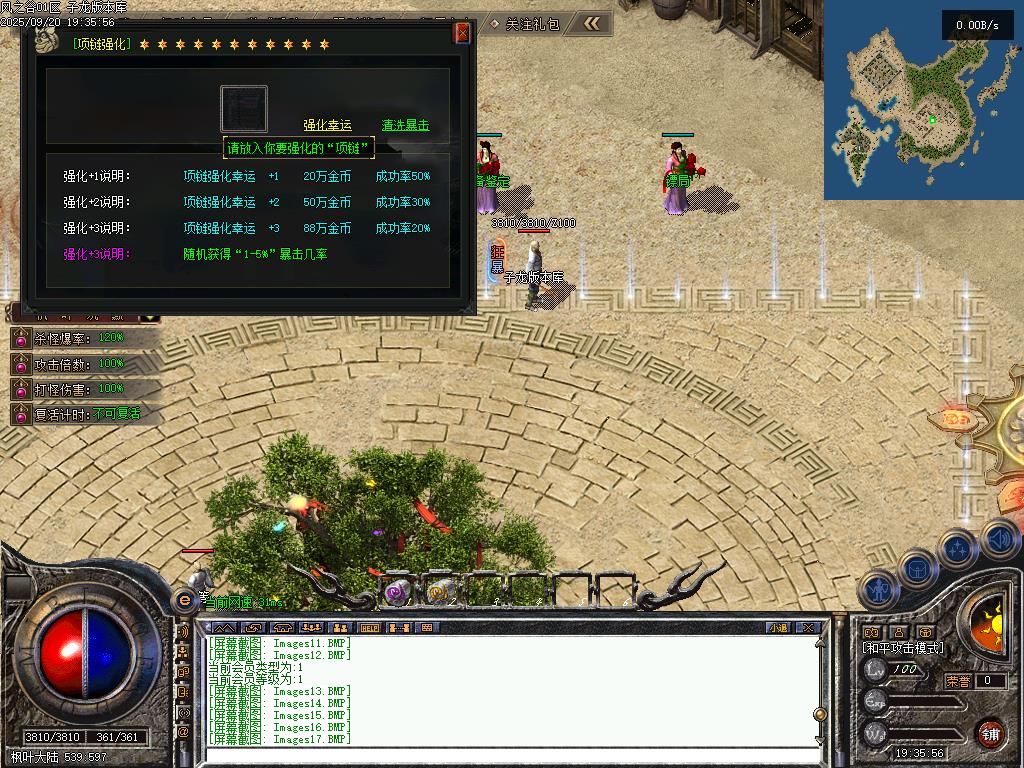Viewport: 1024px width, 768px height.
Task: Use the purple swirl scroll in hotbar
Action: (x=397, y=593)
